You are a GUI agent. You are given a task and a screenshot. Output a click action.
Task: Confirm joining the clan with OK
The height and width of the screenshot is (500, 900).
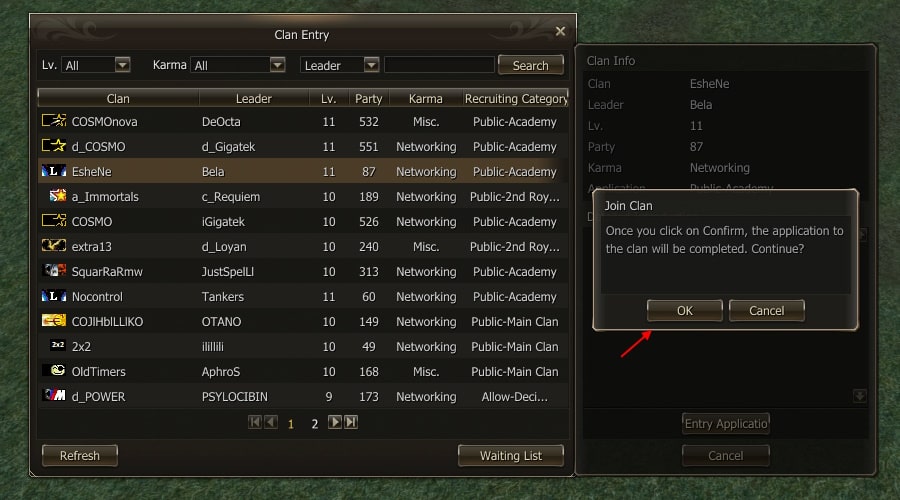pos(684,310)
